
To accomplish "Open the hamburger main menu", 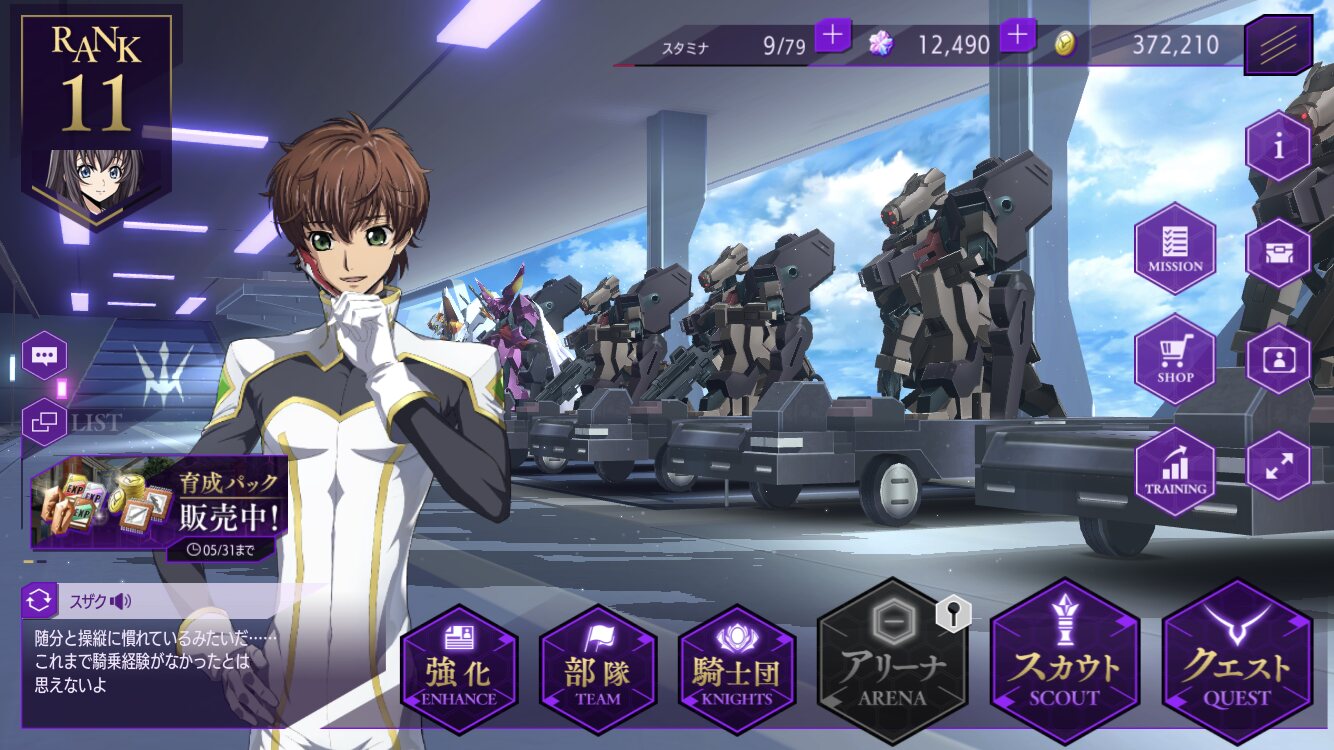I will click(x=1278, y=45).
